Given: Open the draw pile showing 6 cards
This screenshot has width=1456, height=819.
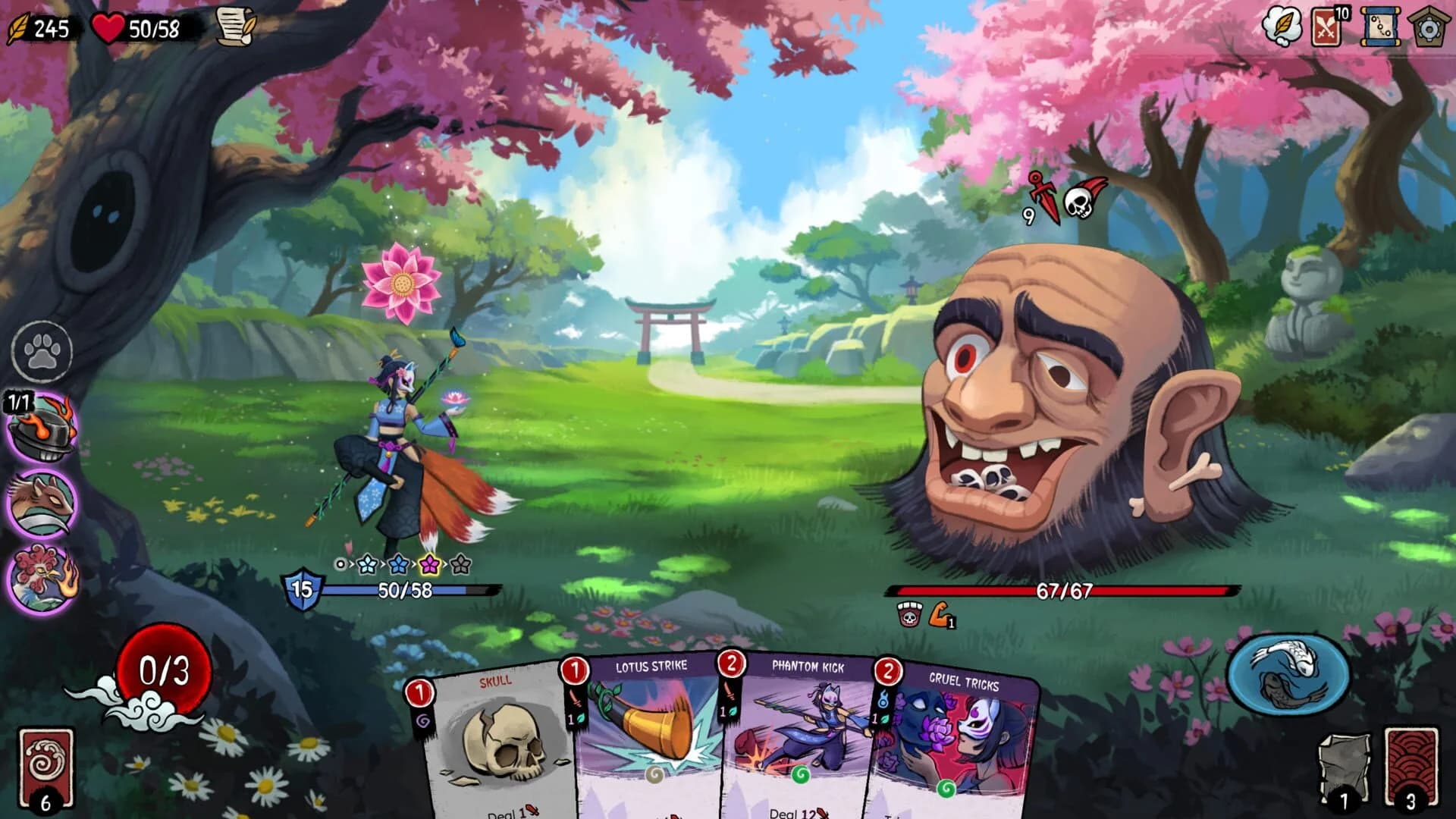Looking at the screenshot, I should (x=45, y=766).
